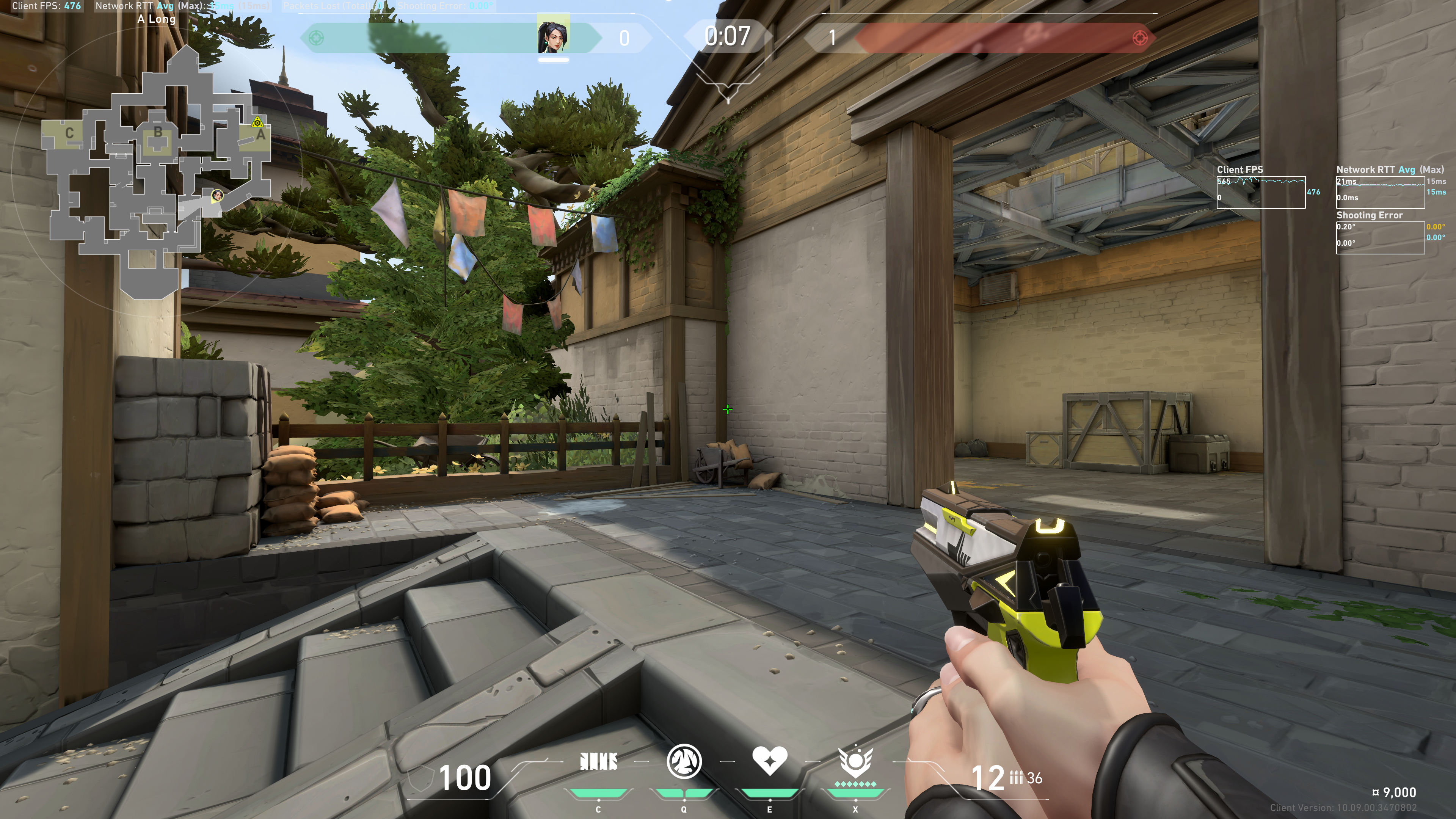The image size is (1456, 819).
Task: Use the Healing Orb heart ability
Action: [769, 761]
